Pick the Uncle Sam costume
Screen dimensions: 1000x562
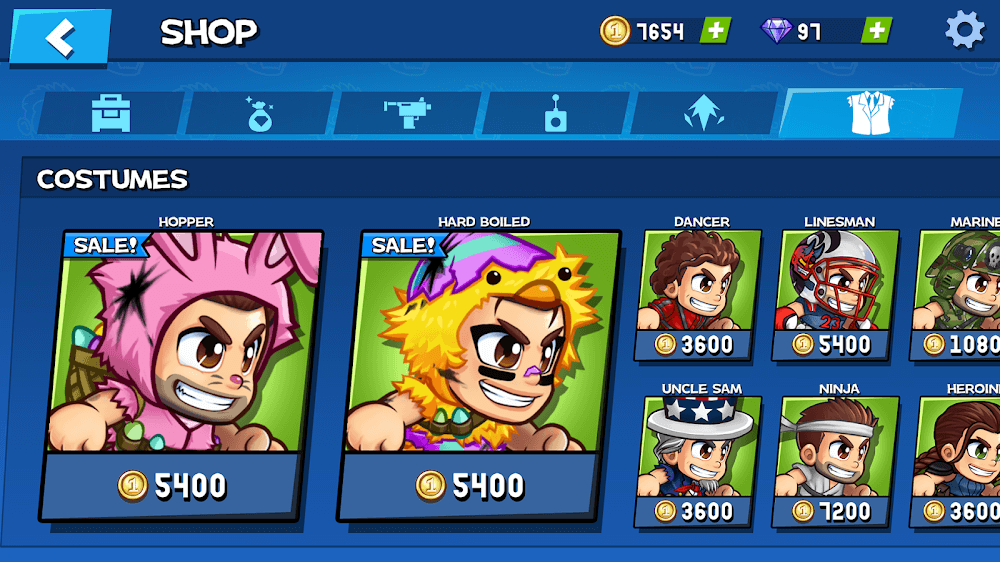pos(700,460)
